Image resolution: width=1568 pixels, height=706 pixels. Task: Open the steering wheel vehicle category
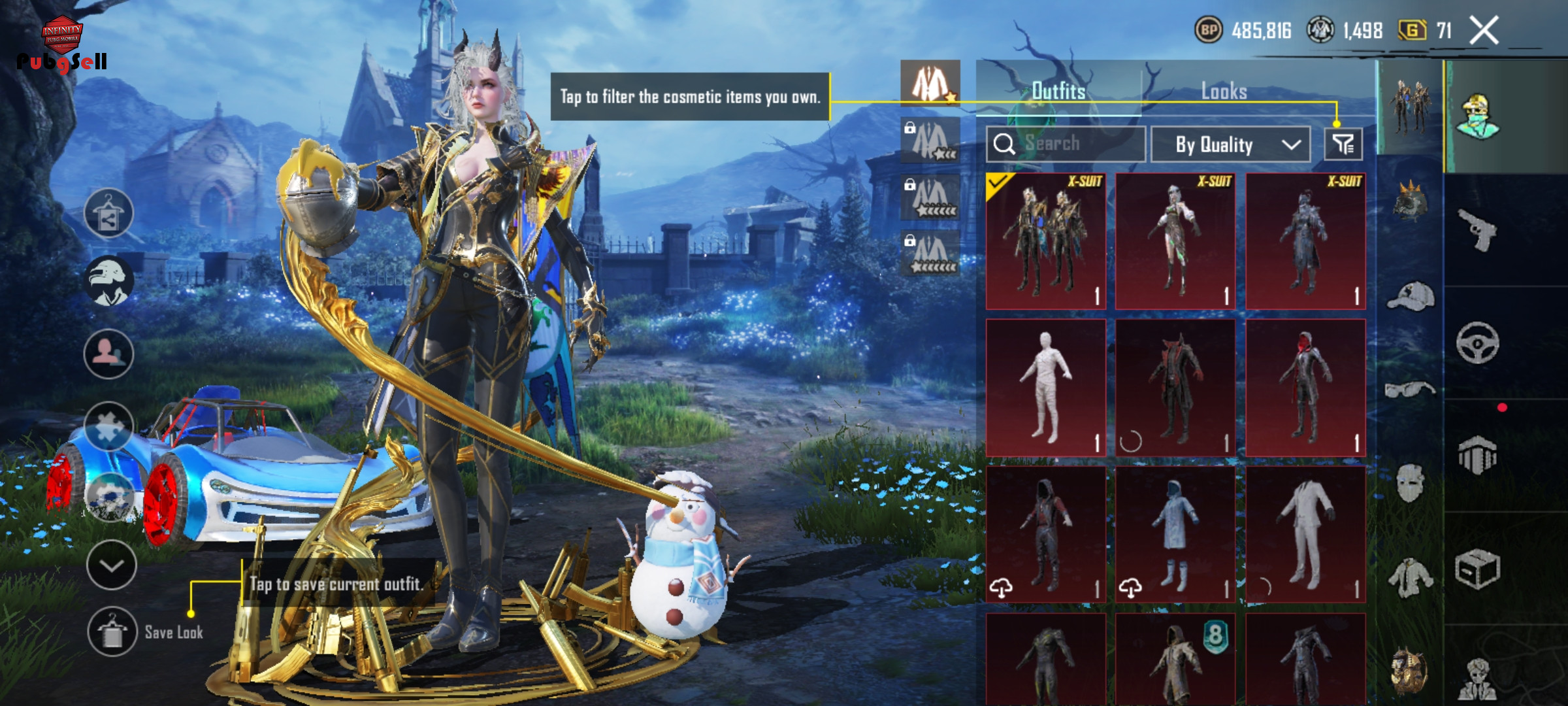tap(1477, 343)
